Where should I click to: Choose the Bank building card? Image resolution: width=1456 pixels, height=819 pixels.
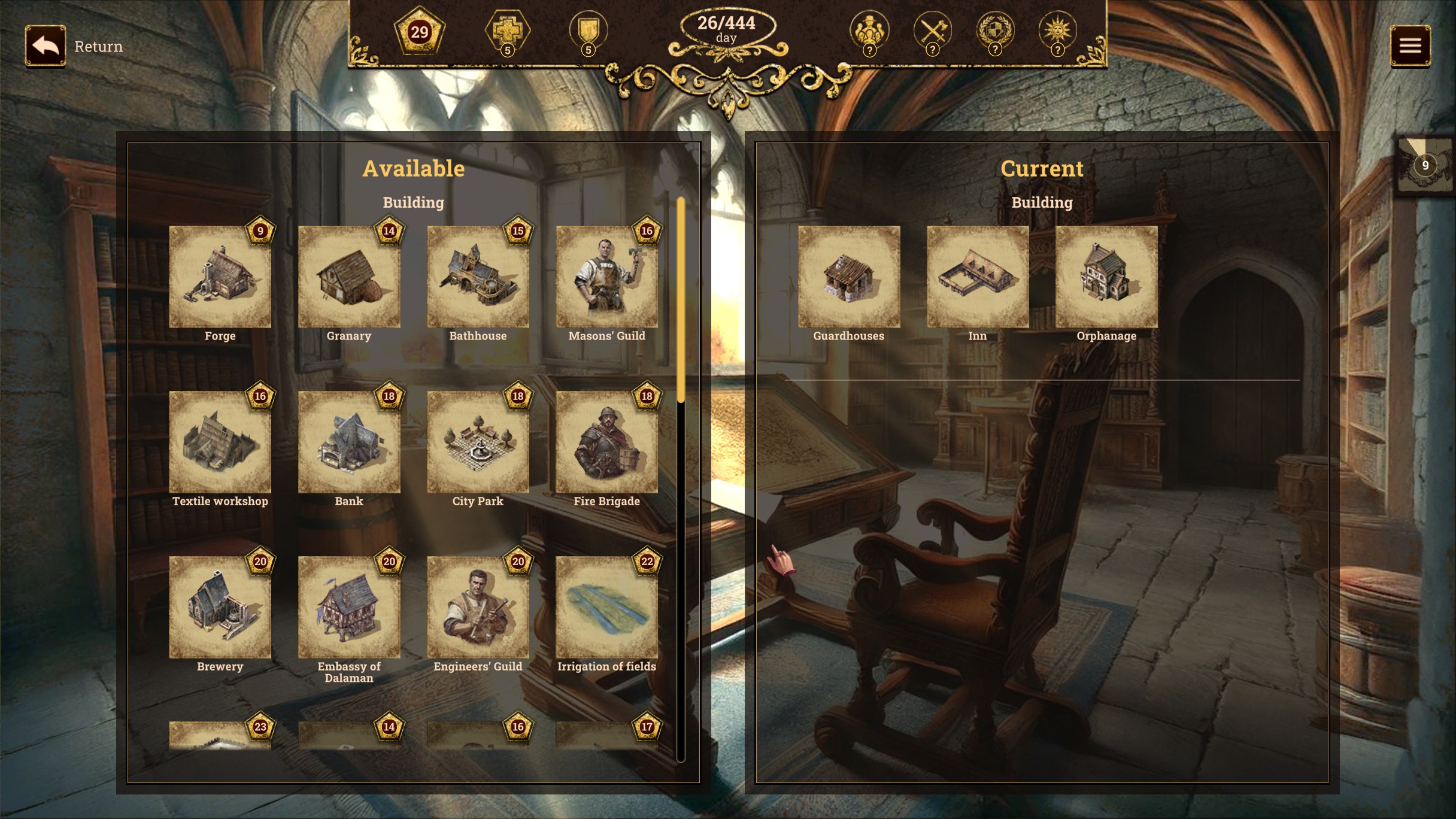(x=349, y=442)
